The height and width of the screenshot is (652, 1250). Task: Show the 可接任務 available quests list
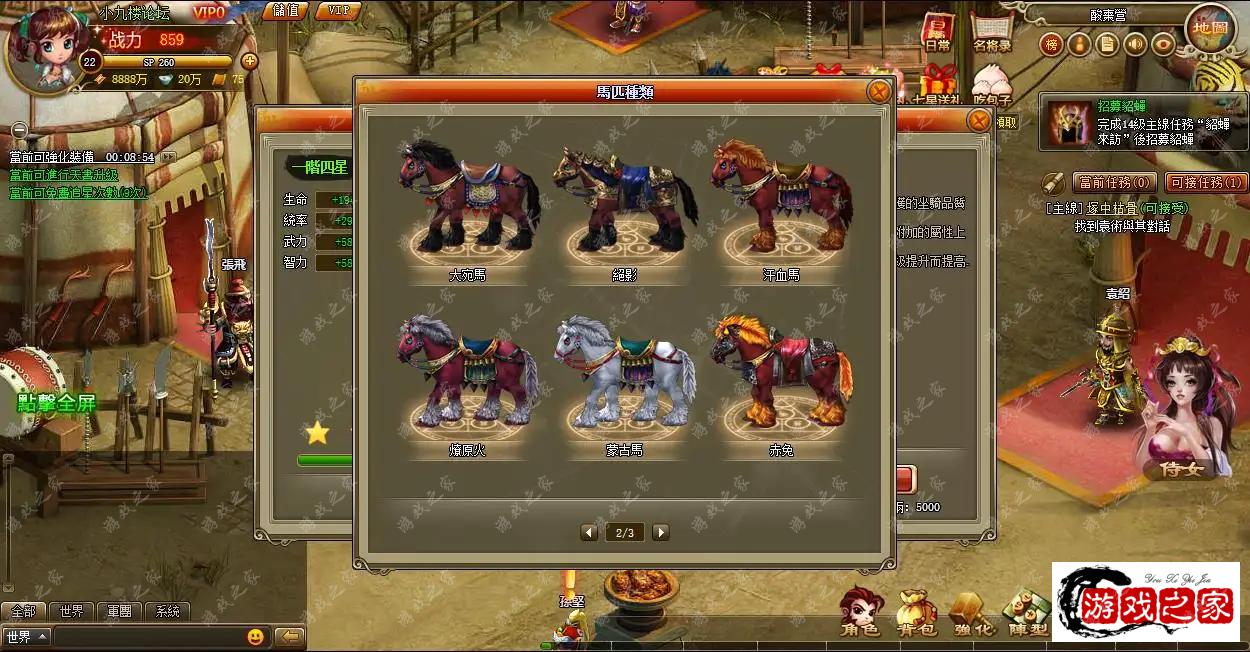[1205, 183]
